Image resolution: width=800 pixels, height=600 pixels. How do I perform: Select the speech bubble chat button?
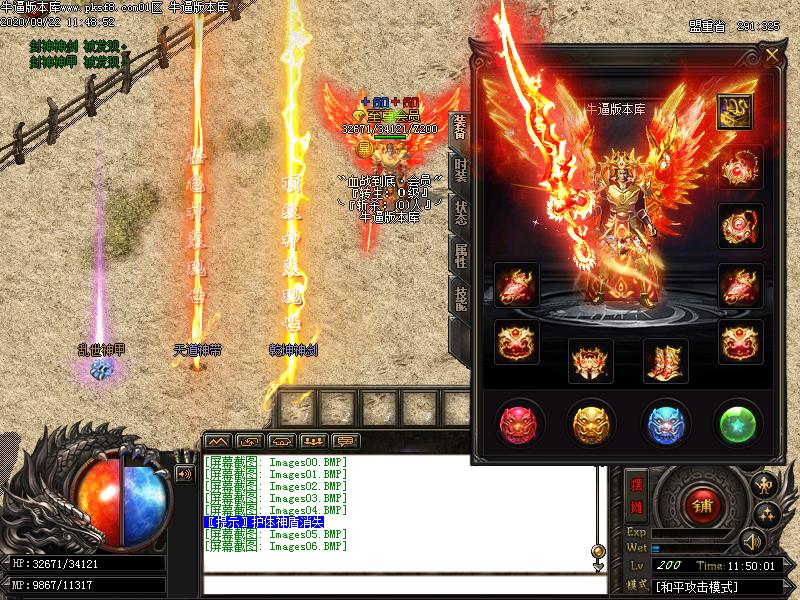click(346, 441)
